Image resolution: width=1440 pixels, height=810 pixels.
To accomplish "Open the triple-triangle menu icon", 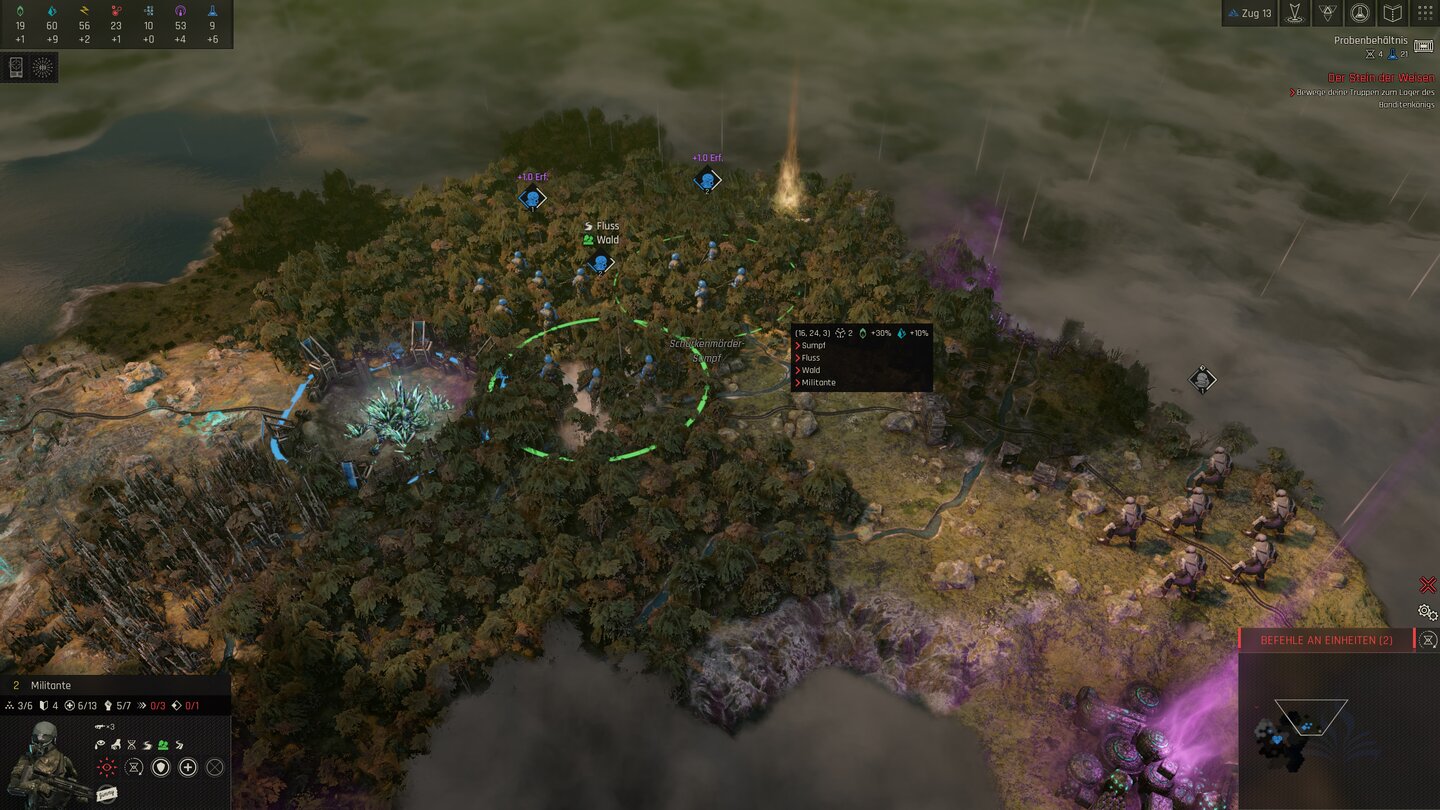I will coord(1326,13).
